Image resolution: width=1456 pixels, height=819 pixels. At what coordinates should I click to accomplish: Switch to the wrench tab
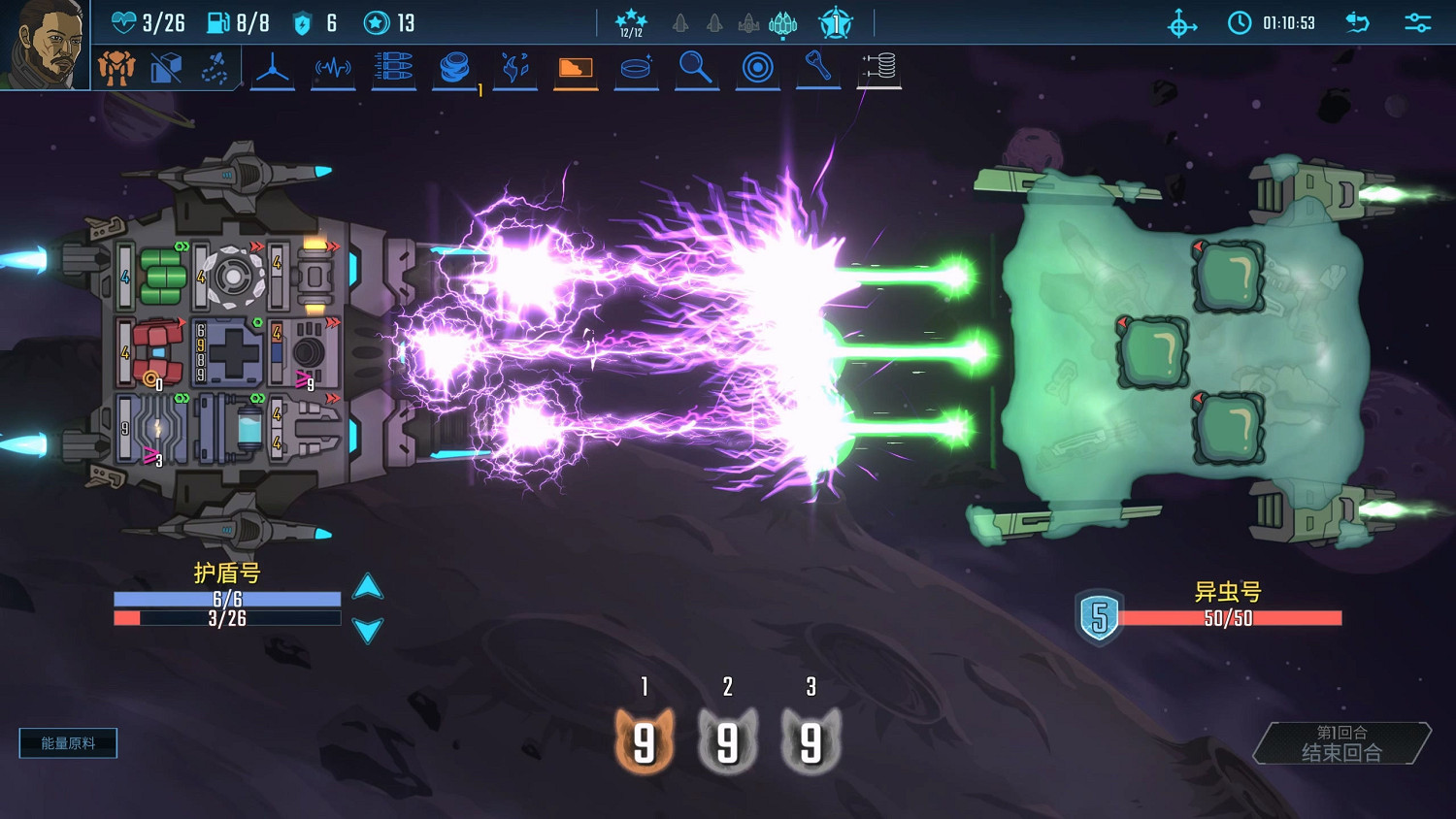[817, 67]
